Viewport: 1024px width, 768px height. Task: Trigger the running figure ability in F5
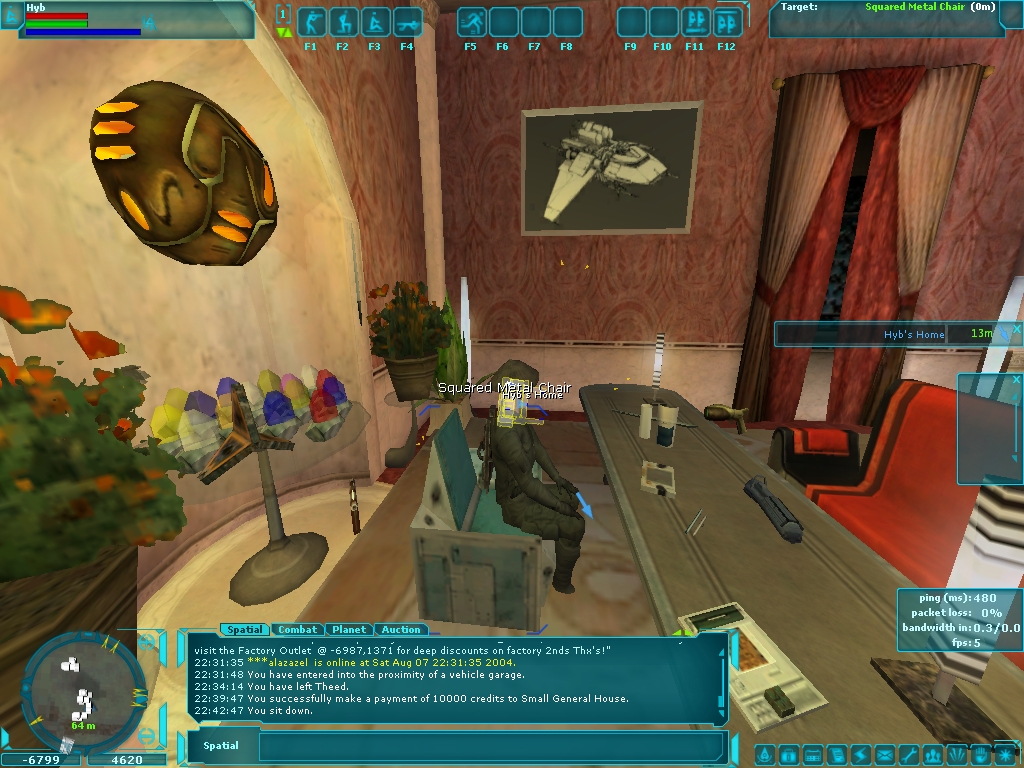pyautogui.click(x=471, y=22)
